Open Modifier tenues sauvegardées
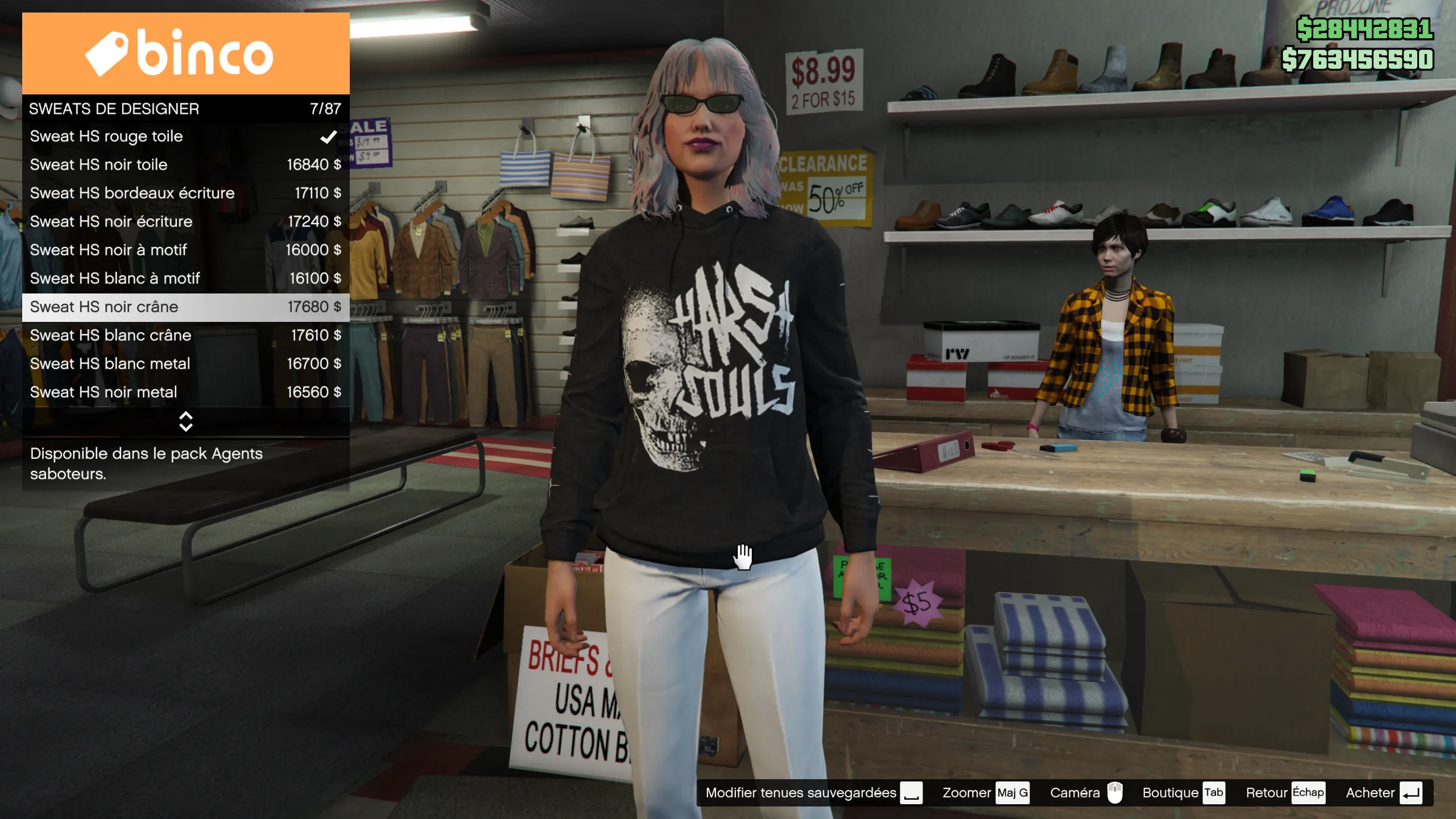This screenshot has width=1456, height=819. pos(813,793)
